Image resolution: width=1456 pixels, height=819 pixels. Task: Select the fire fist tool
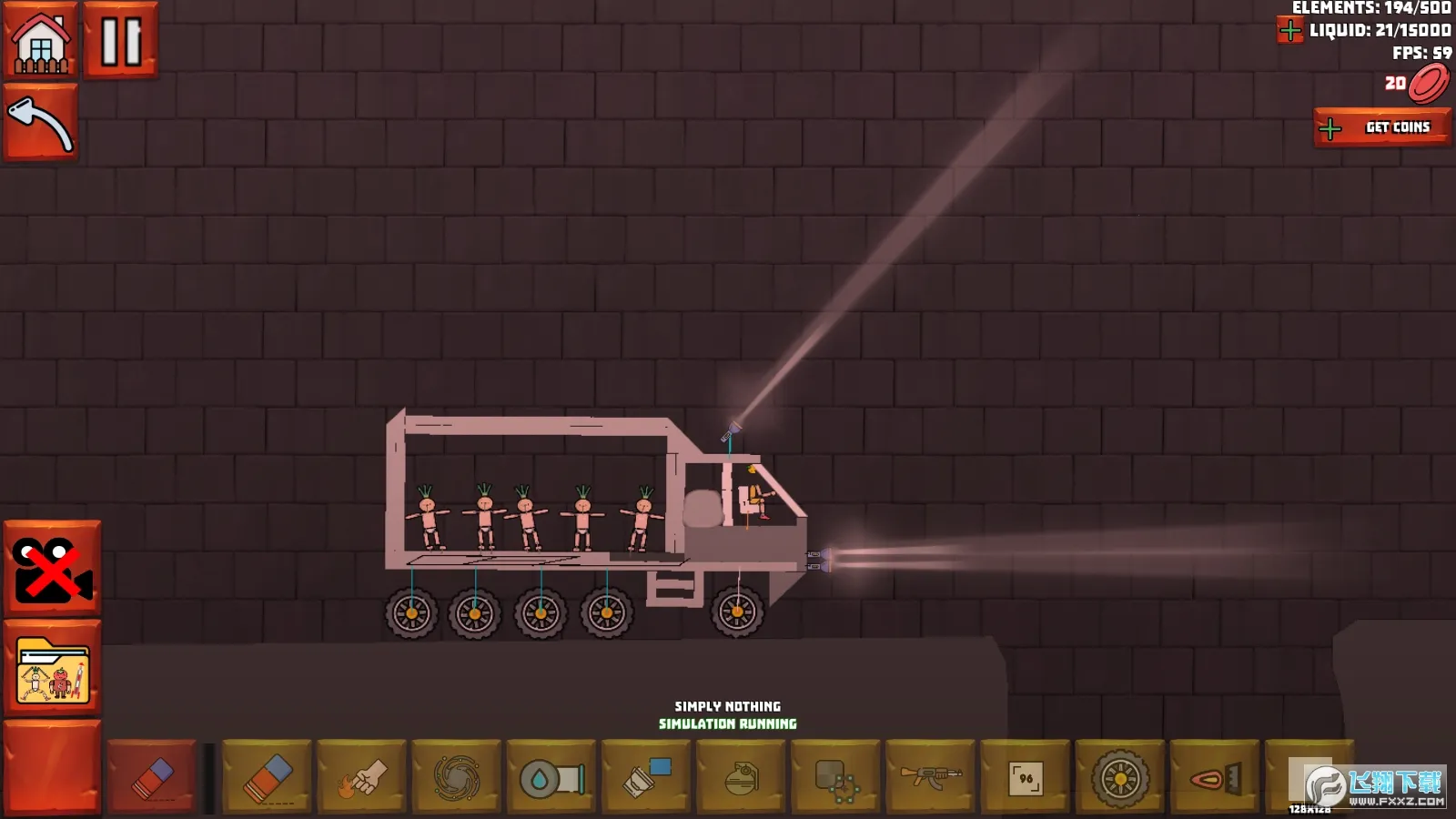coord(362,778)
